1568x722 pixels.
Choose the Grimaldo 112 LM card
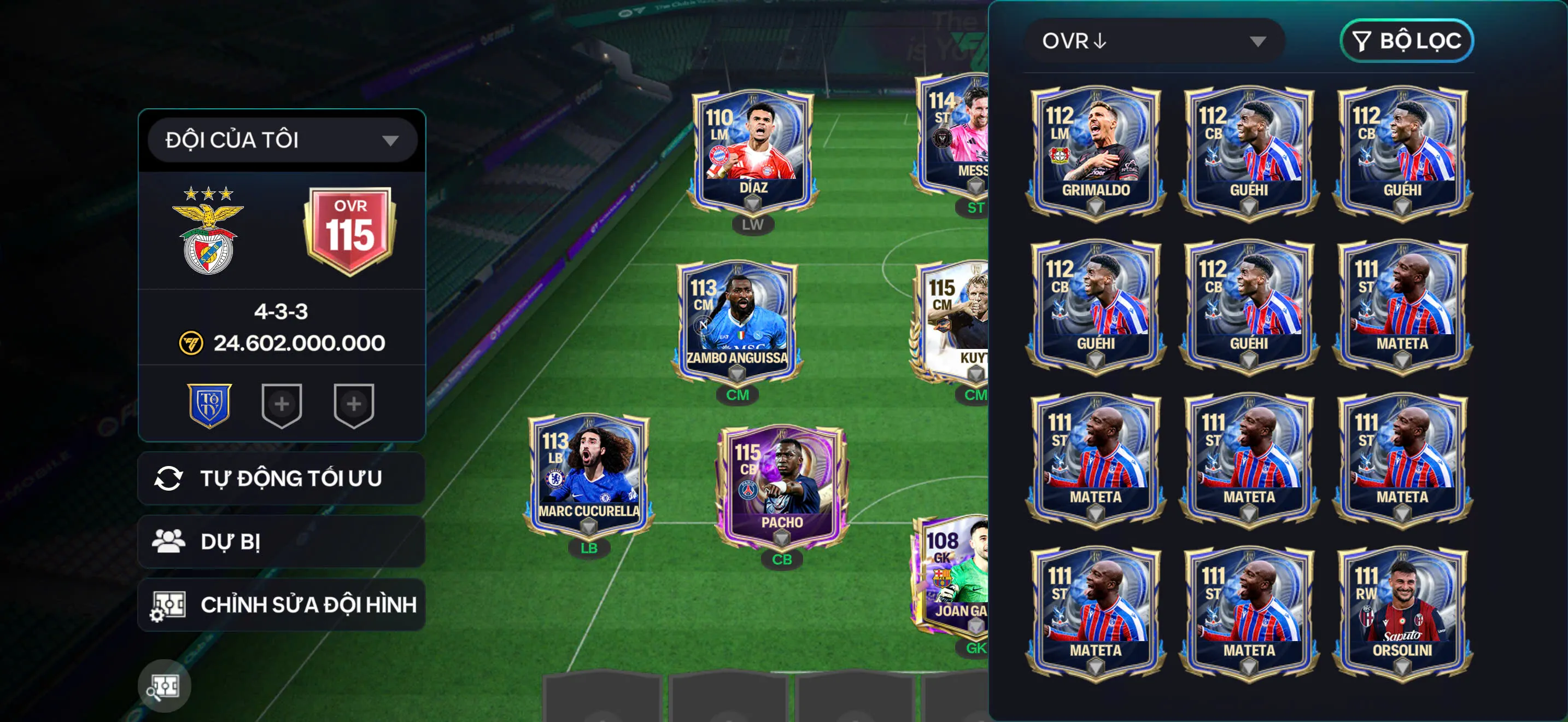pos(1096,152)
